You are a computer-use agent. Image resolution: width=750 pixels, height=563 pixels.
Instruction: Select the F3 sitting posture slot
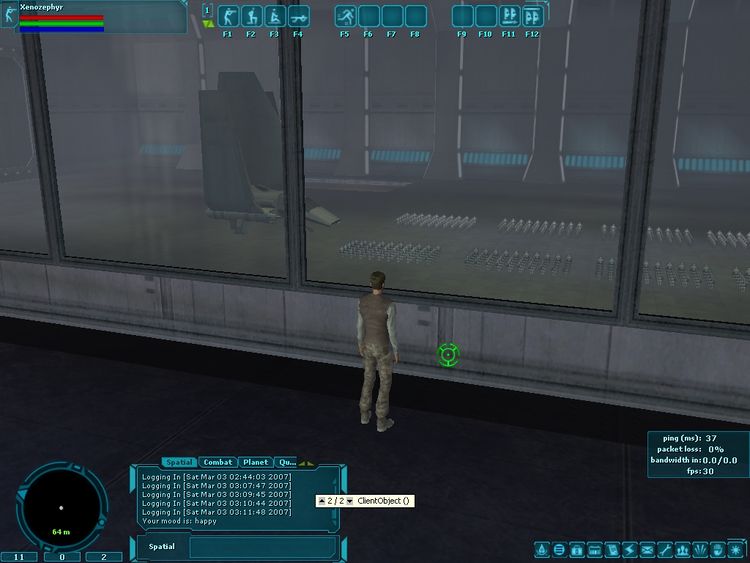tap(274, 17)
